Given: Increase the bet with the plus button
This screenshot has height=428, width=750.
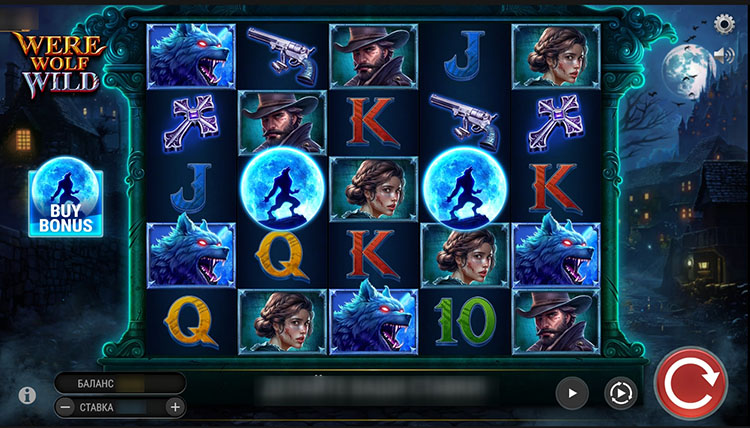Looking at the screenshot, I should pyautogui.click(x=175, y=407).
